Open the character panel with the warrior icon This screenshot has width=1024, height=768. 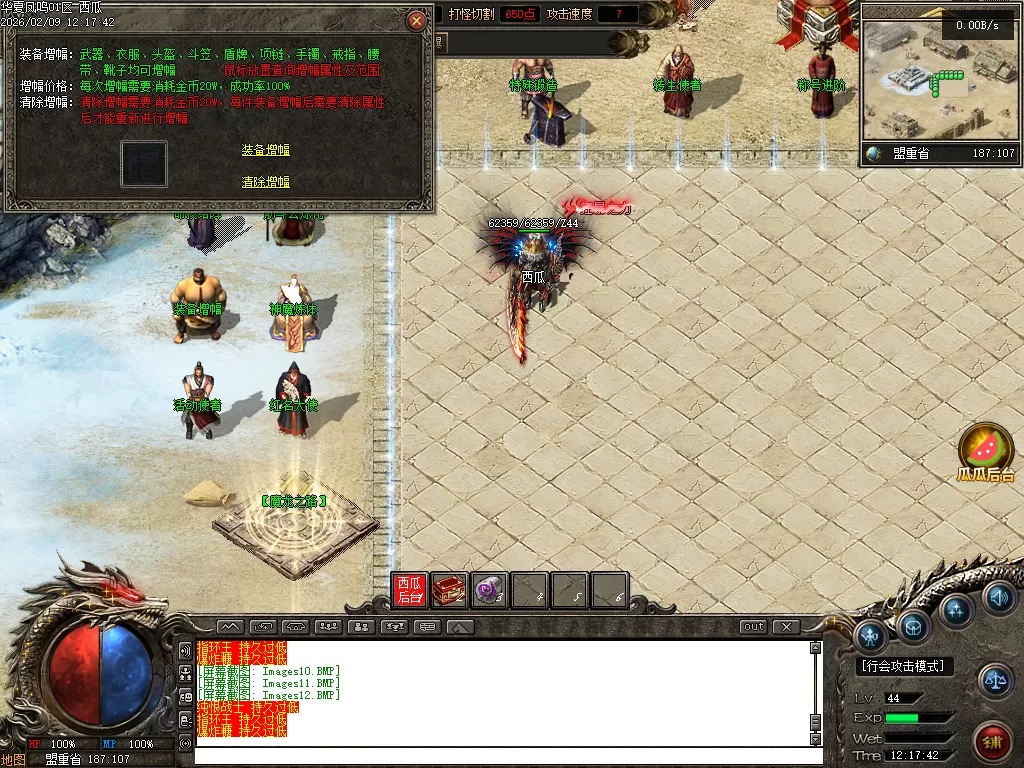pyautogui.click(x=871, y=635)
